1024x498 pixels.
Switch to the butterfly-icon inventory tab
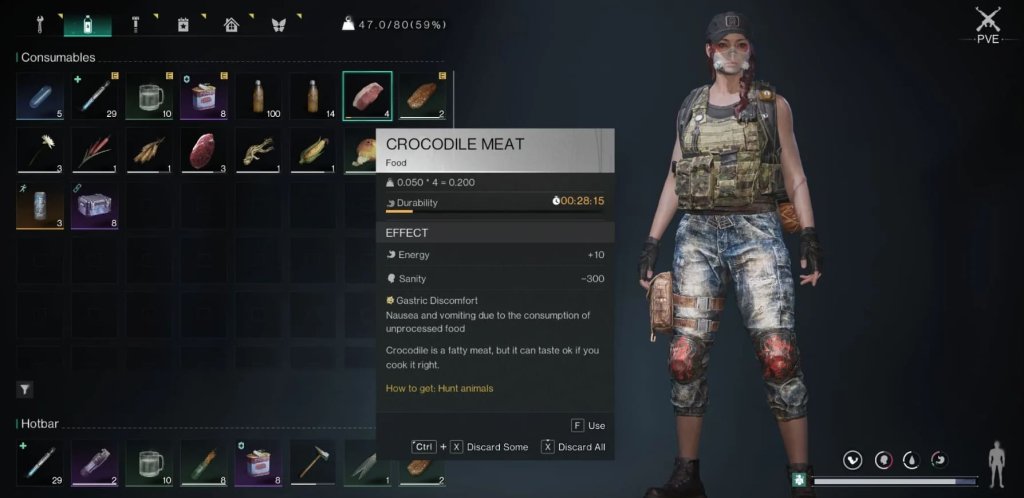click(x=279, y=22)
